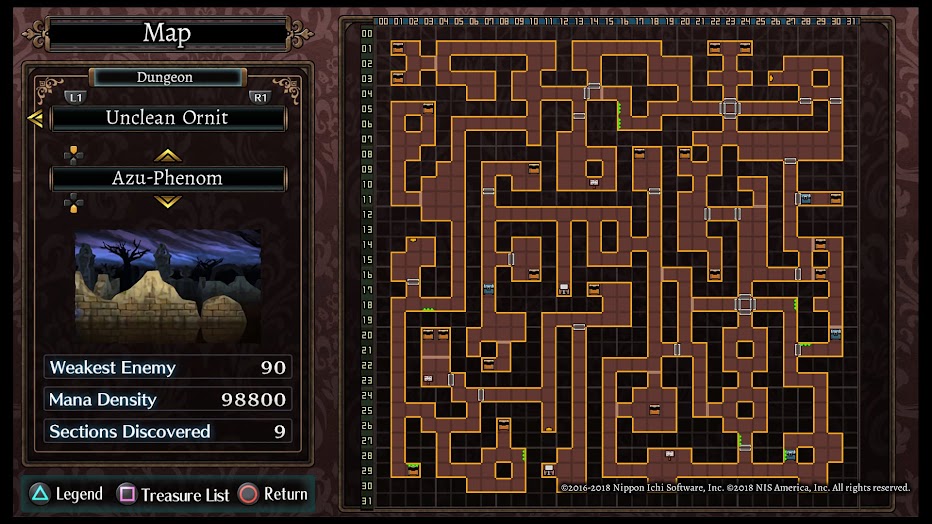Select the Dungeon tab header
932x524 pixels.
166,77
